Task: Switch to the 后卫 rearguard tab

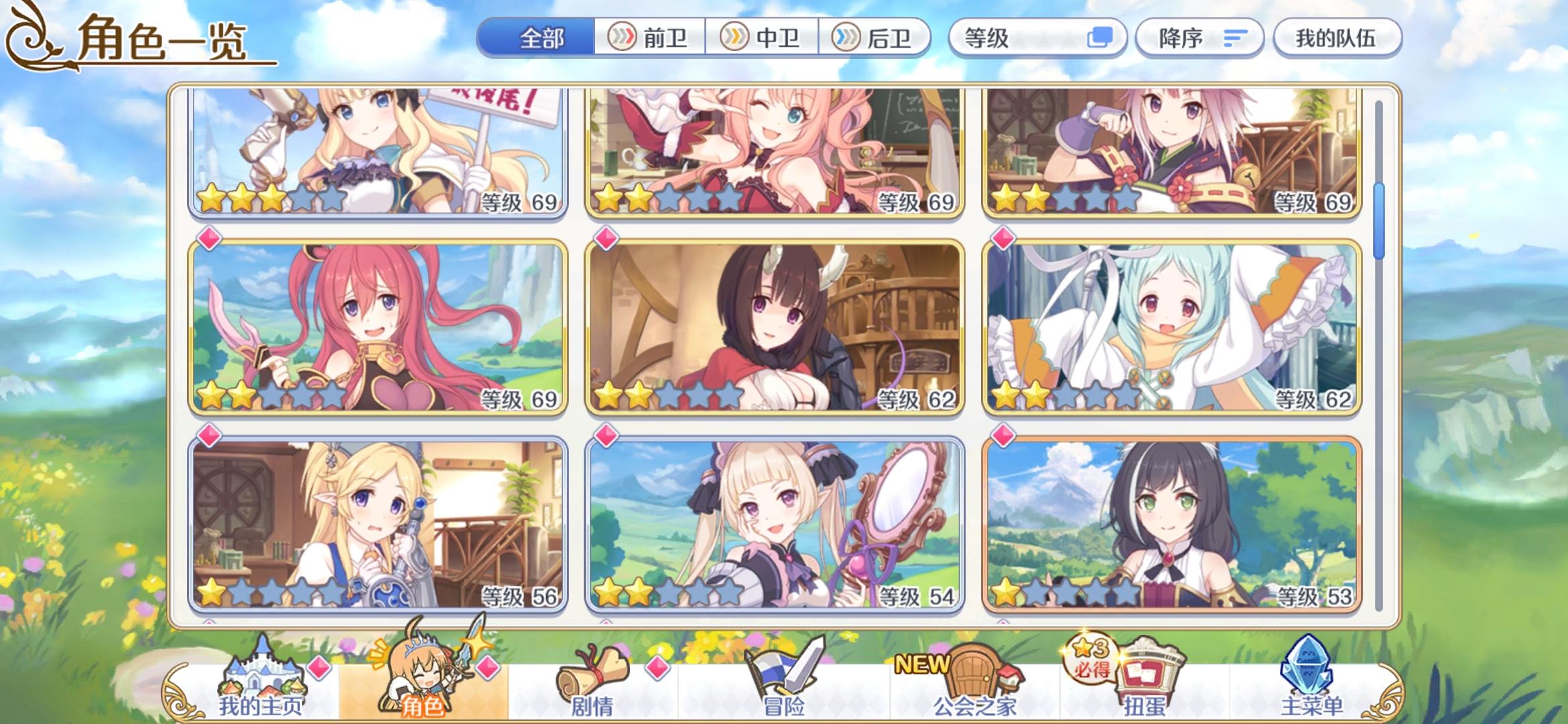Action: click(876, 38)
